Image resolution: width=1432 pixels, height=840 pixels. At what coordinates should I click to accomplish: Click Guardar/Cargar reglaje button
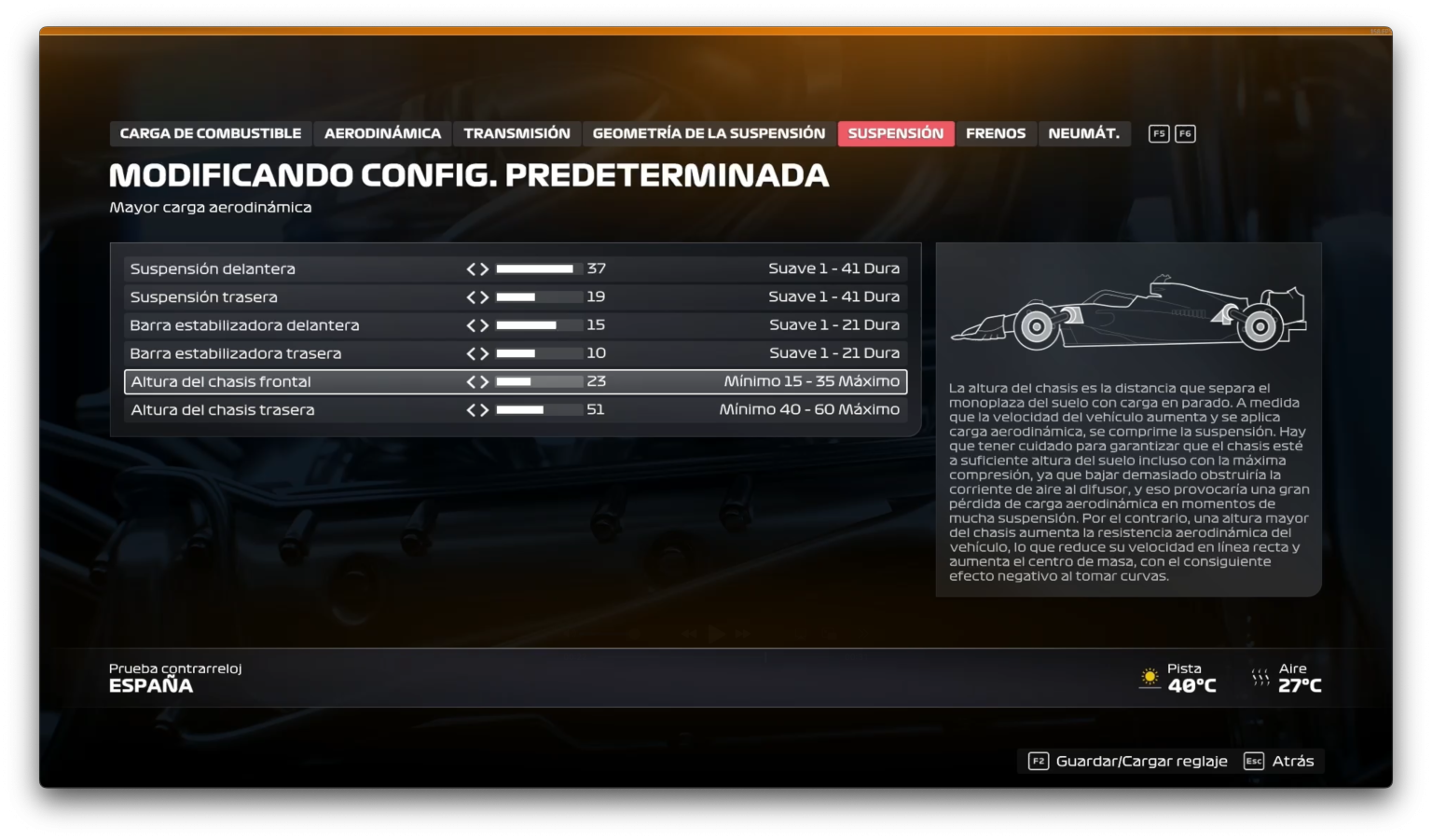(x=1139, y=761)
